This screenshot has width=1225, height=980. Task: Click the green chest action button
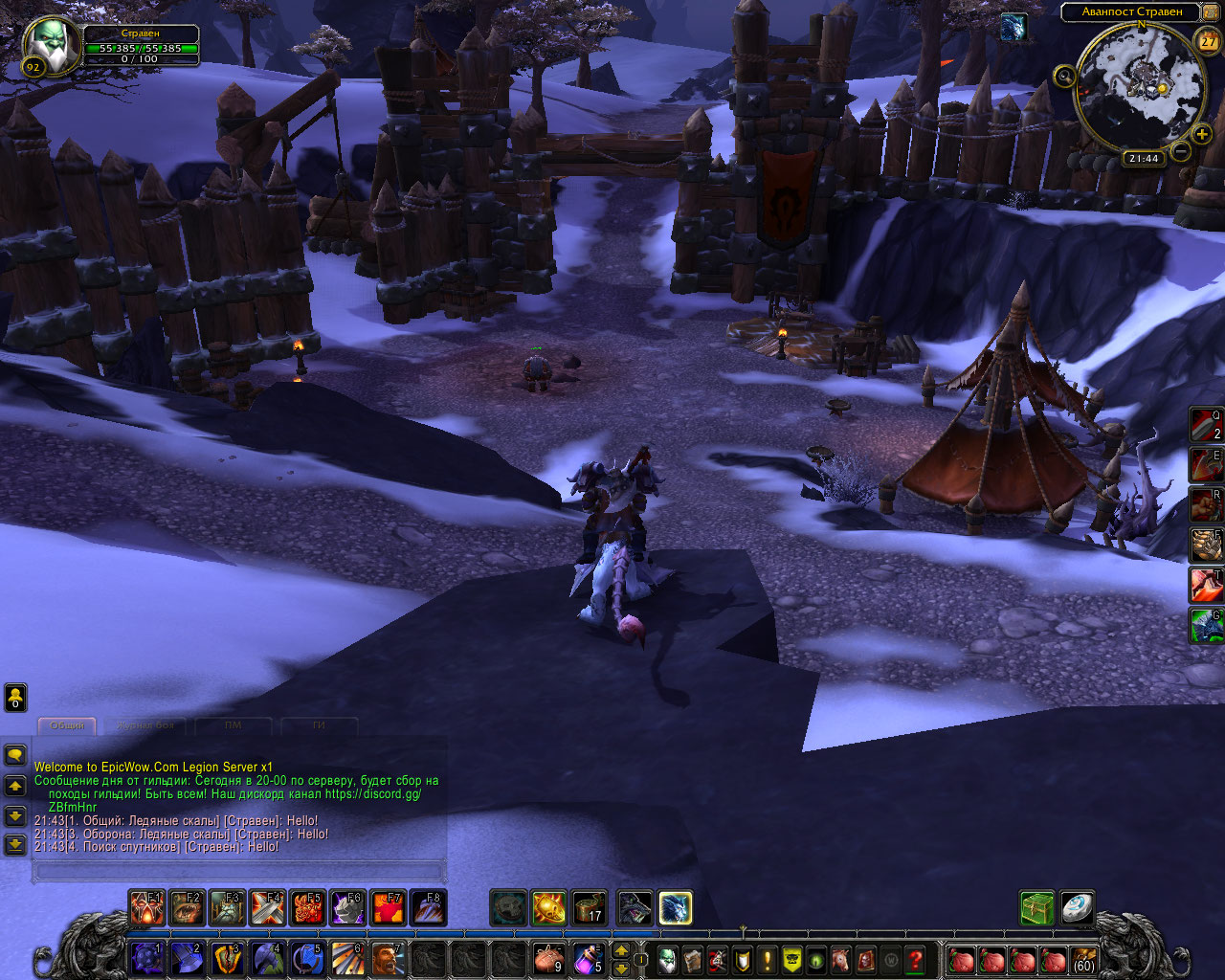pos(1036,907)
